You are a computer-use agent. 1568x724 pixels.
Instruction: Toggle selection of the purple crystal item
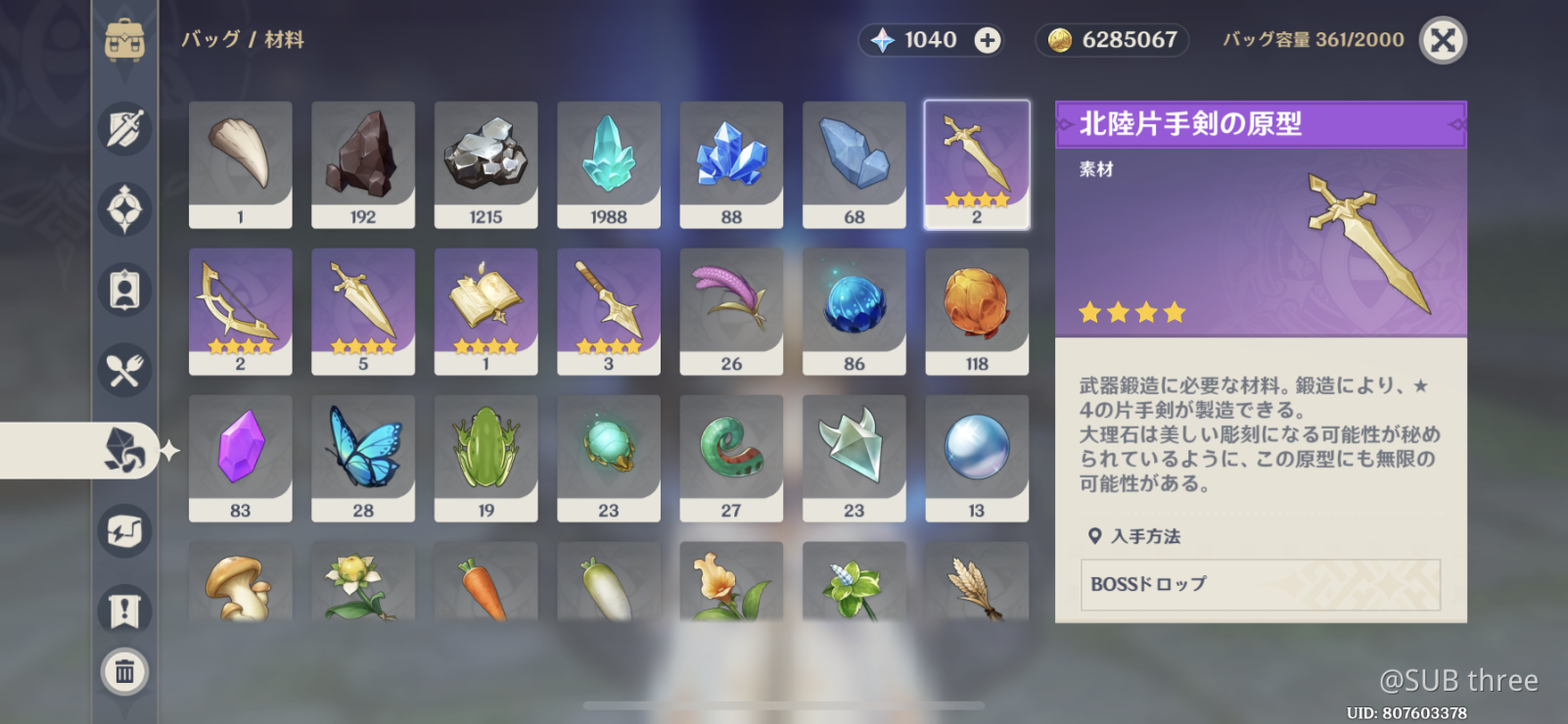[240, 457]
